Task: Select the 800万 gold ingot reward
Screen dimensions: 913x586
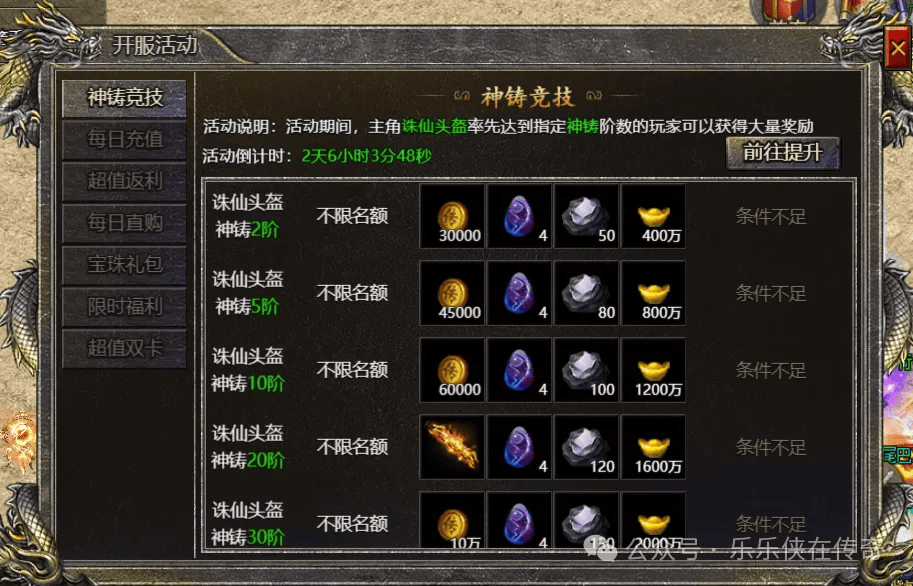Action: click(x=654, y=294)
